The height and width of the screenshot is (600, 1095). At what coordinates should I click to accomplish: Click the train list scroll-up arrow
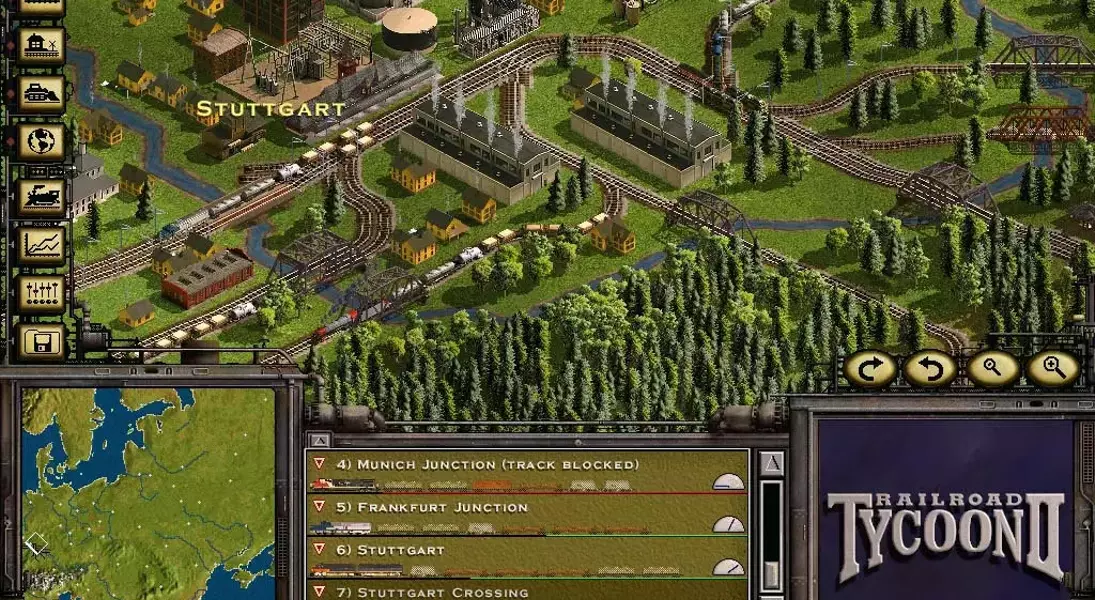click(771, 464)
